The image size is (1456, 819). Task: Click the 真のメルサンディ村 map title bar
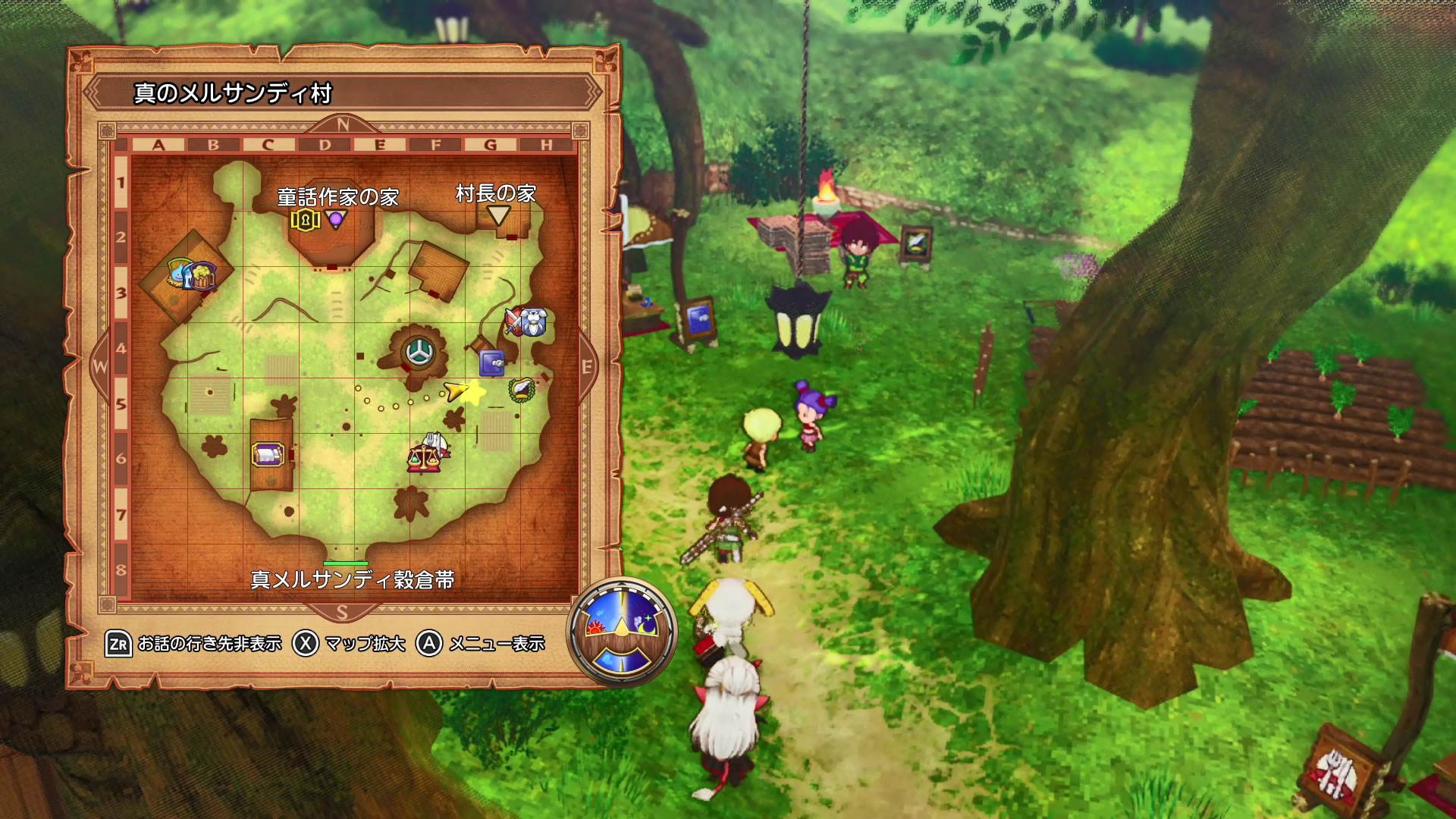point(343,93)
